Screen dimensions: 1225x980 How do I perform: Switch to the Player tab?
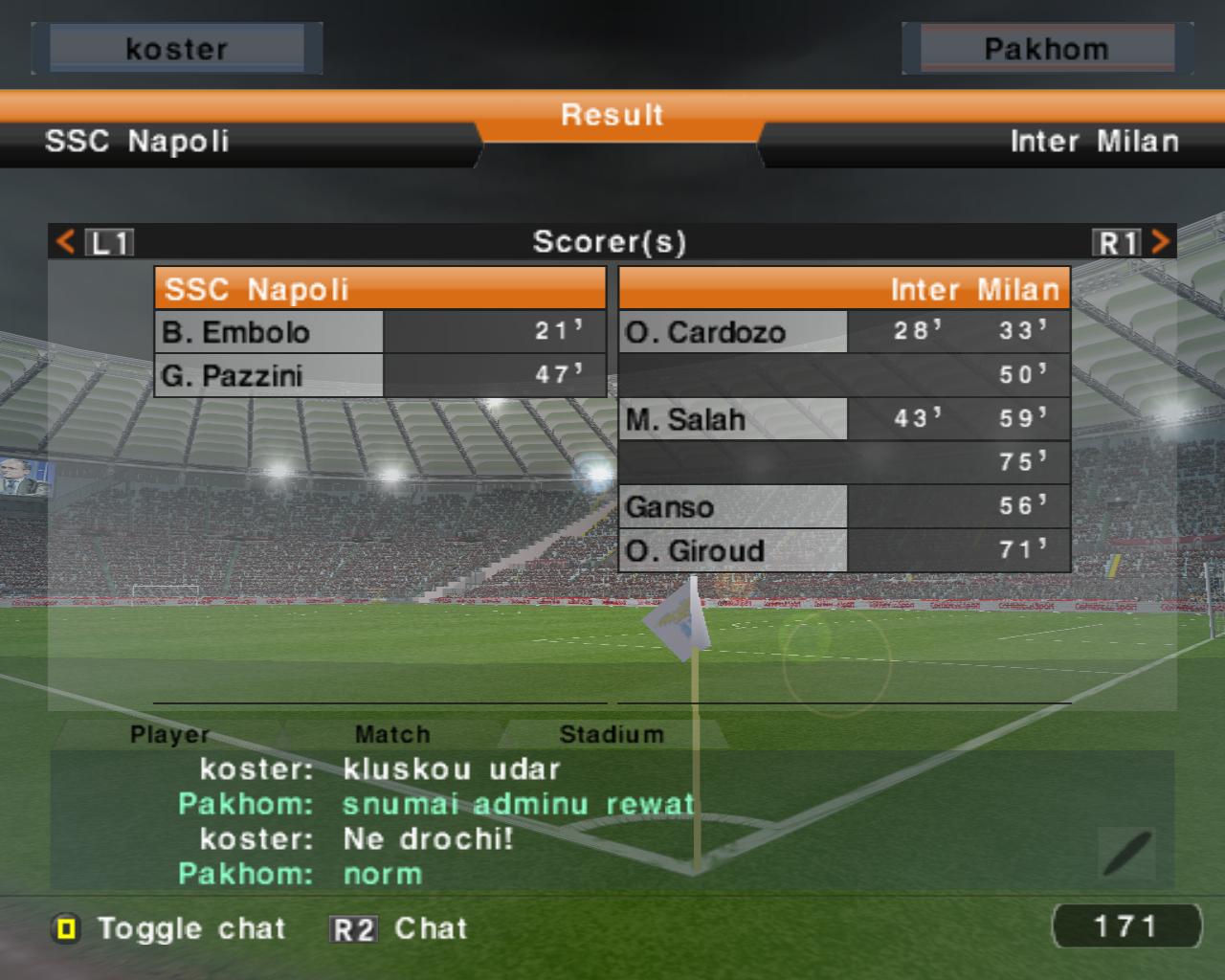[x=169, y=734]
